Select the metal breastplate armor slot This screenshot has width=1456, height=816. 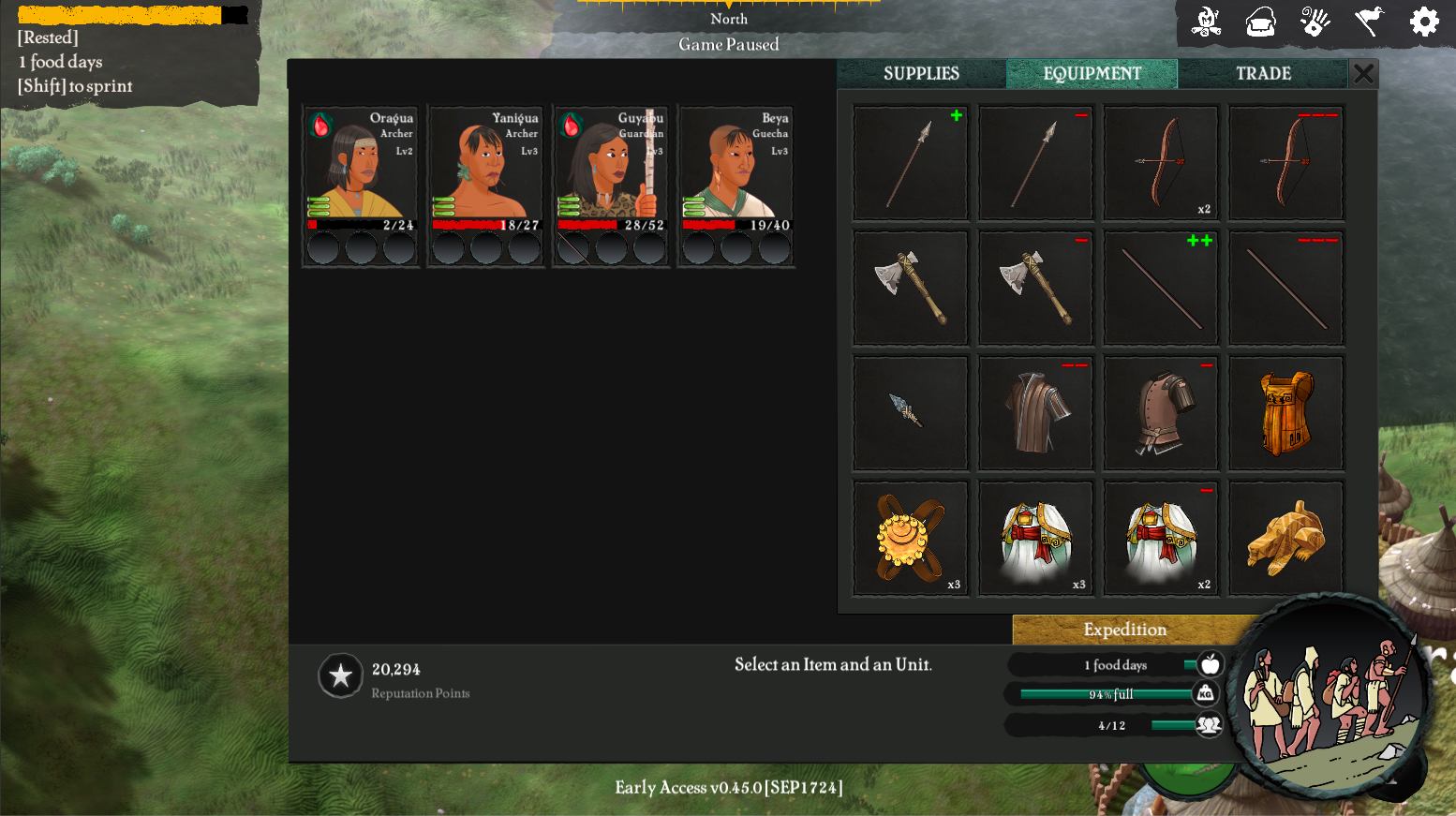[x=1161, y=413]
